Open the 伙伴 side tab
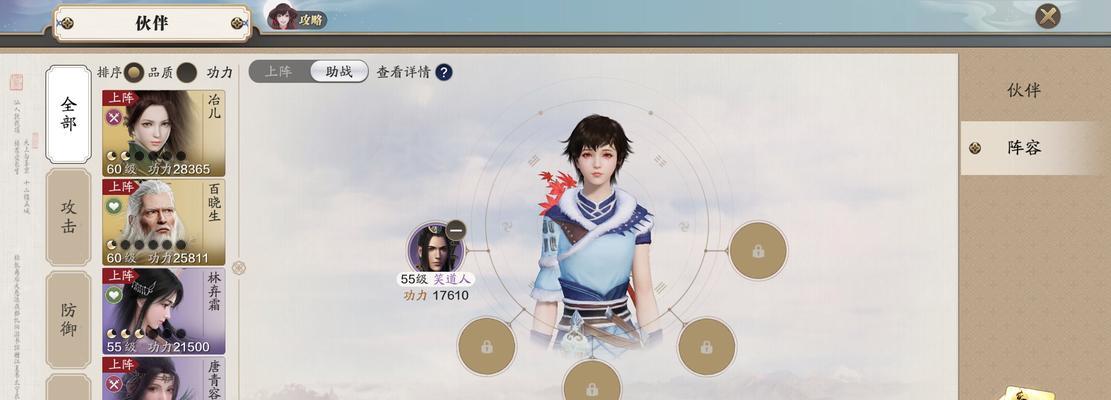 click(x=1023, y=90)
